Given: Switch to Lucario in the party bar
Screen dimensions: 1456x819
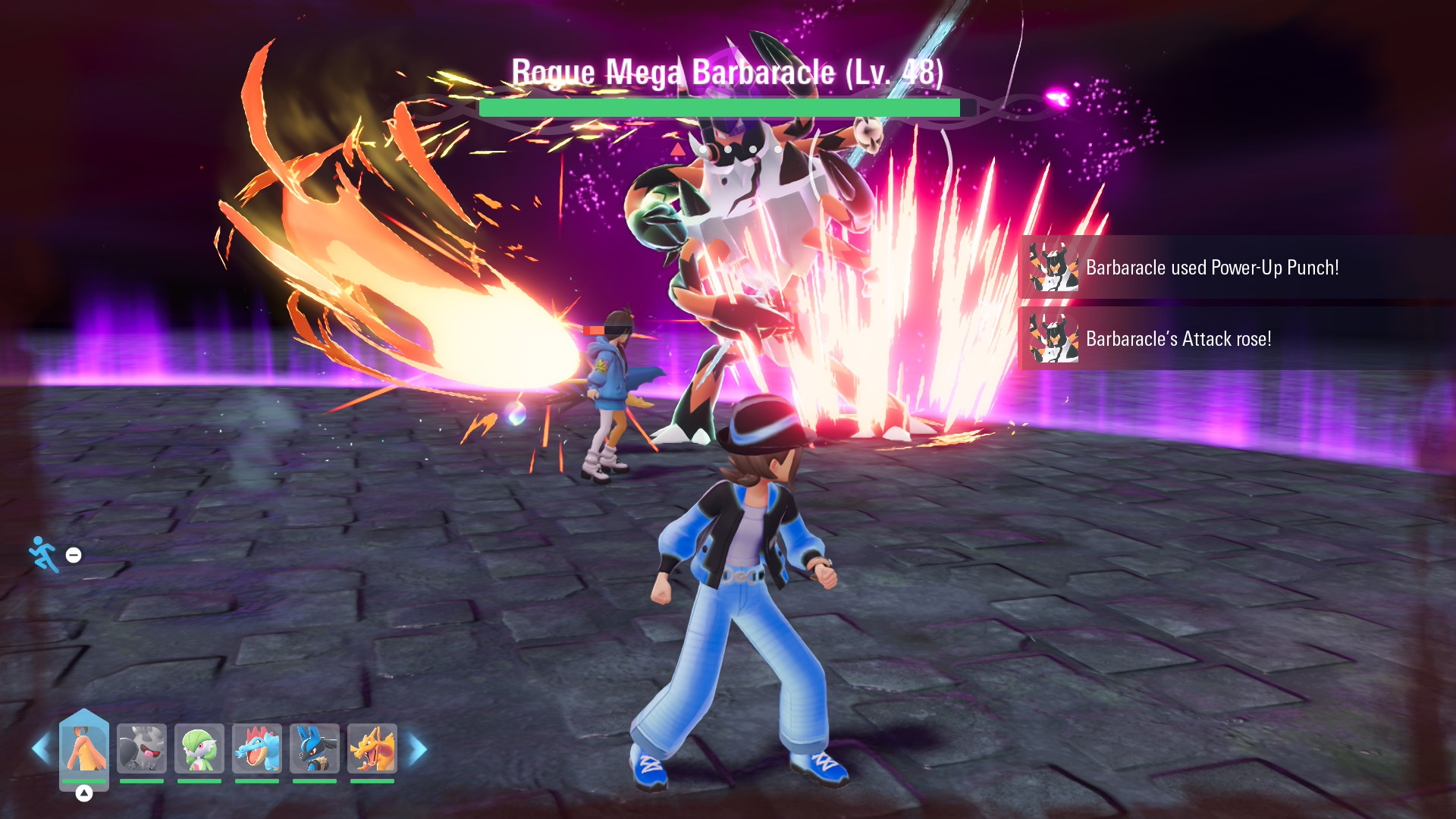Looking at the screenshot, I should [x=315, y=748].
